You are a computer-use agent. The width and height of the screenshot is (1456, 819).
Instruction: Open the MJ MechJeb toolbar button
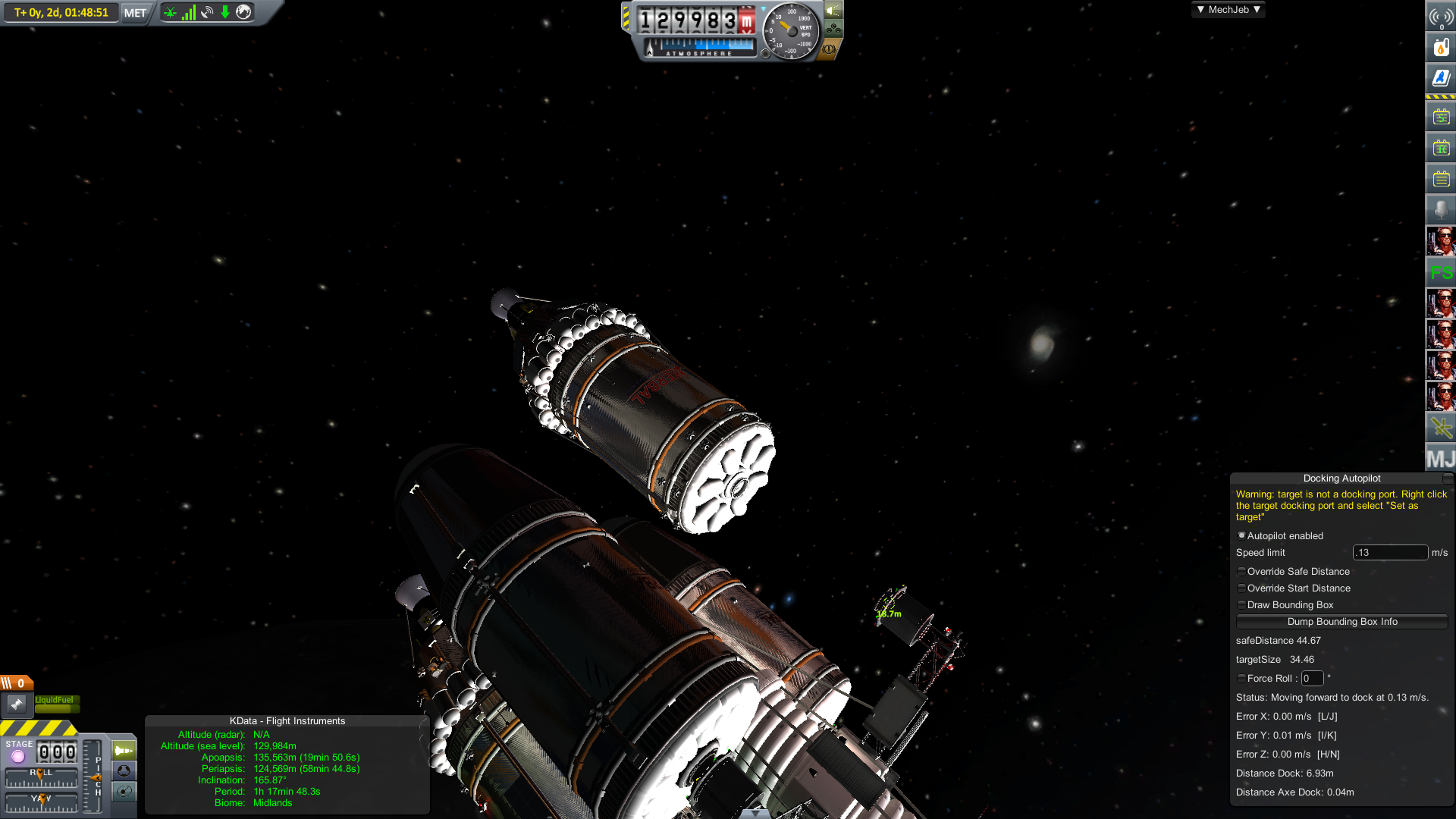1440,459
